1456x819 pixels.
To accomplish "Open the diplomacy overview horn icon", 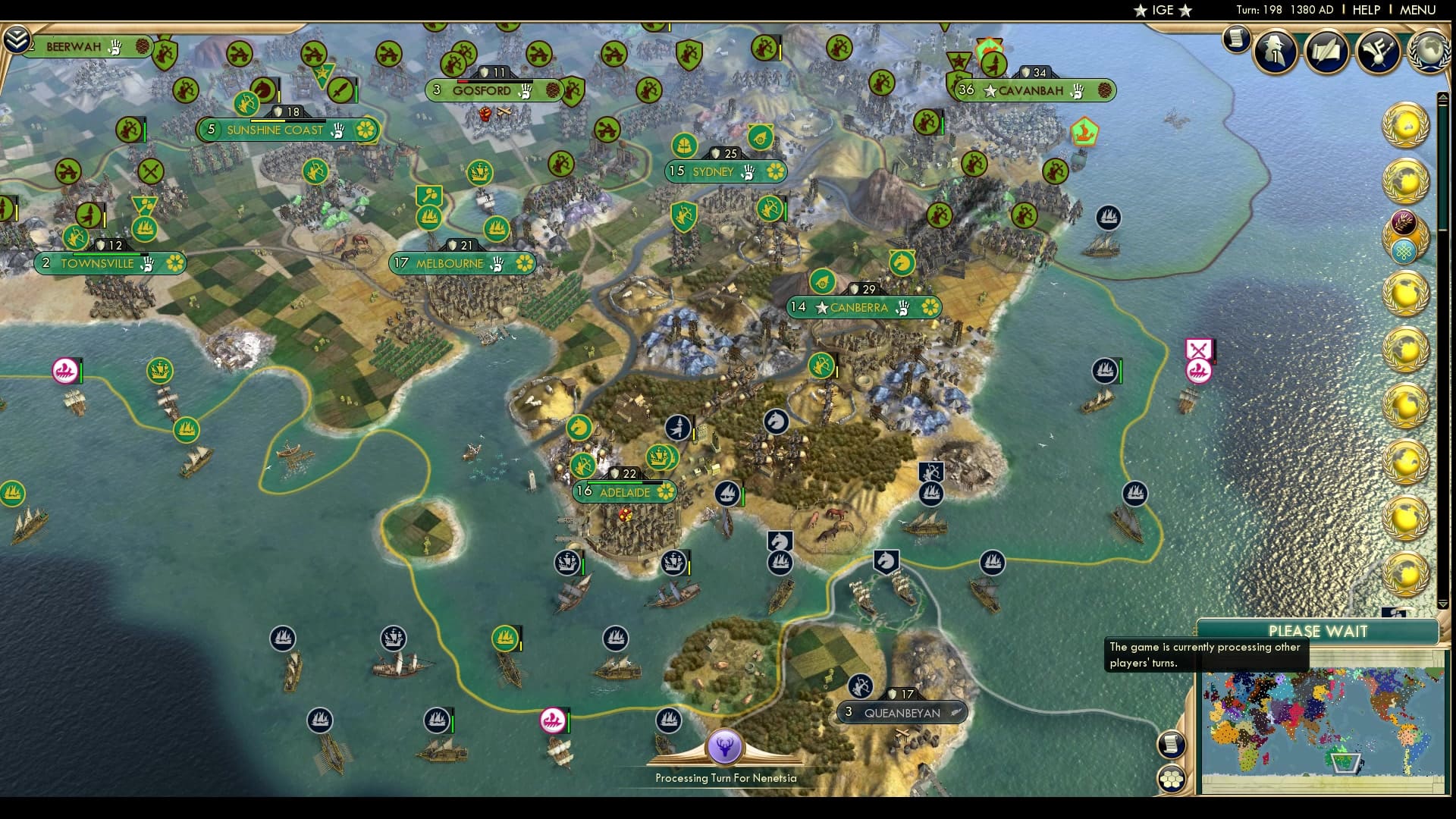I will (1378, 51).
